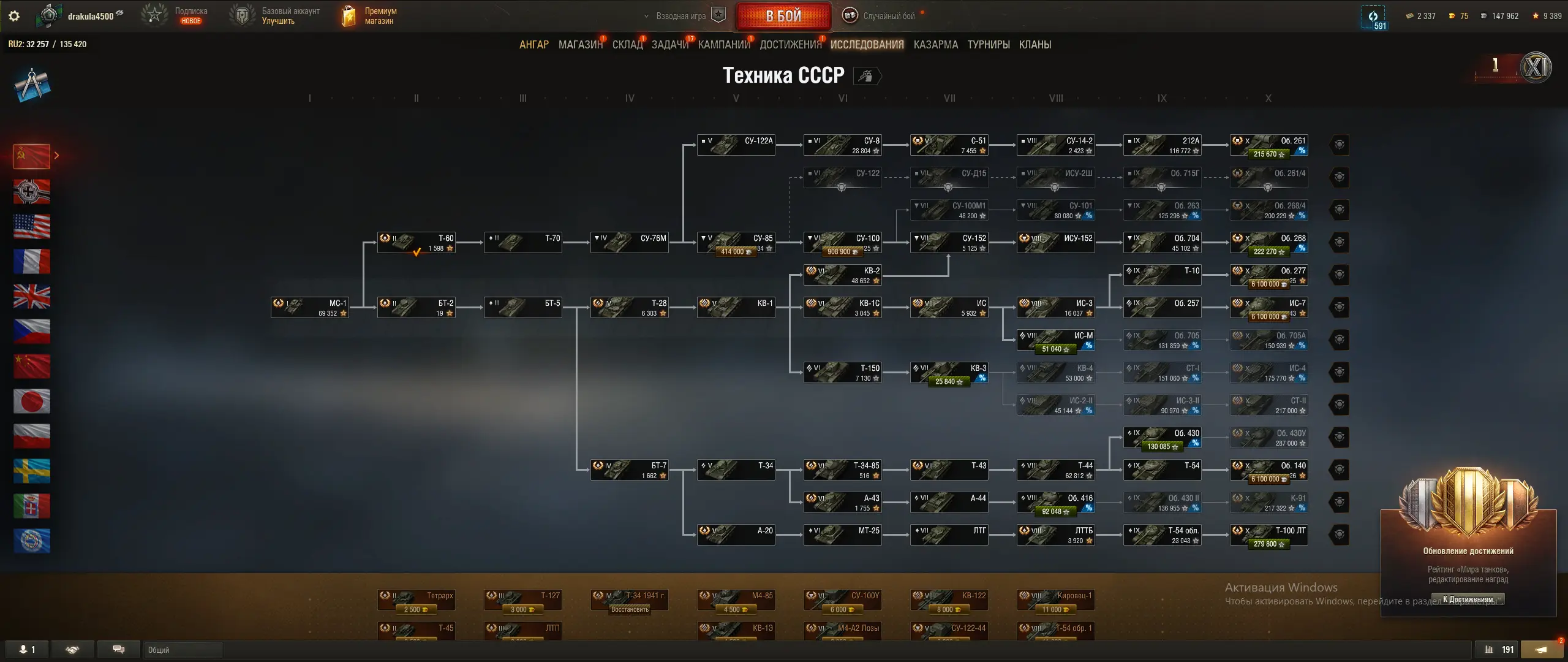This screenshot has width=1568, height=662.
Task: Choose the ИСУ-152 tank node
Action: point(1056,242)
